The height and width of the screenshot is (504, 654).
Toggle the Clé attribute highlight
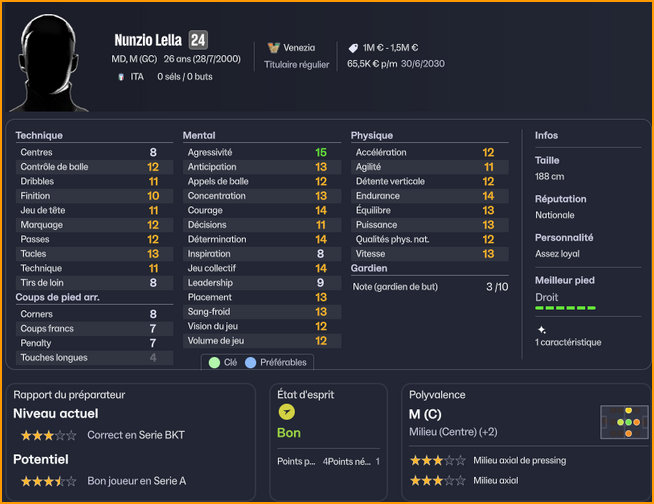click(x=222, y=362)
